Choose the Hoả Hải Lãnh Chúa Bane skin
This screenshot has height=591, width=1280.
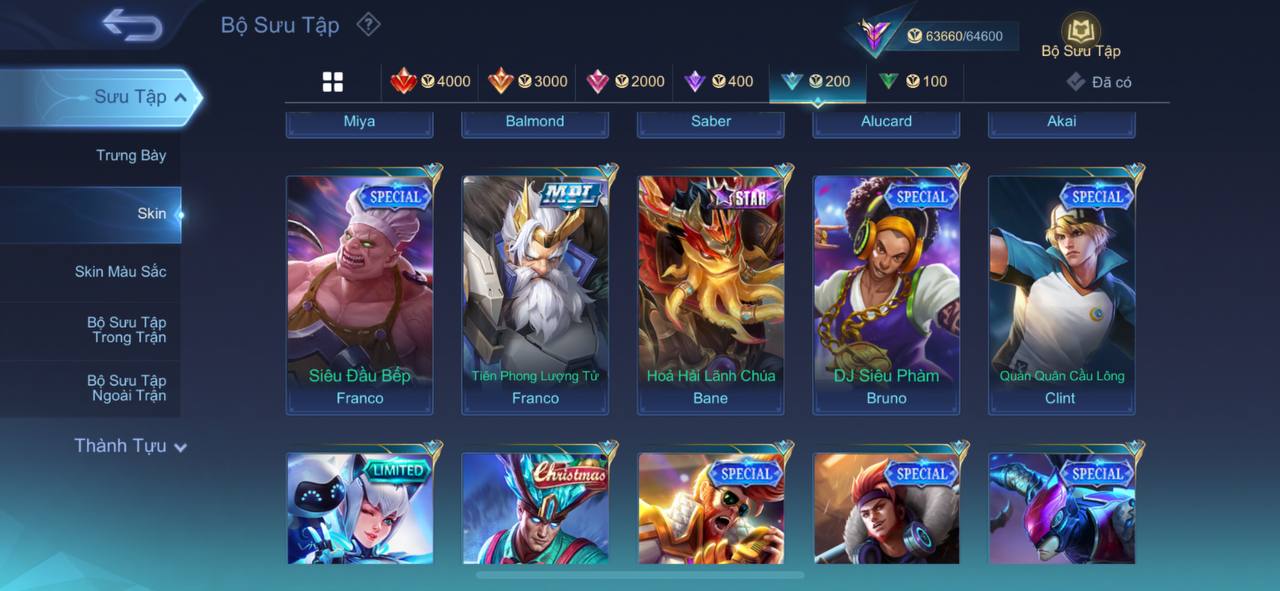click(x=711, y=295)
